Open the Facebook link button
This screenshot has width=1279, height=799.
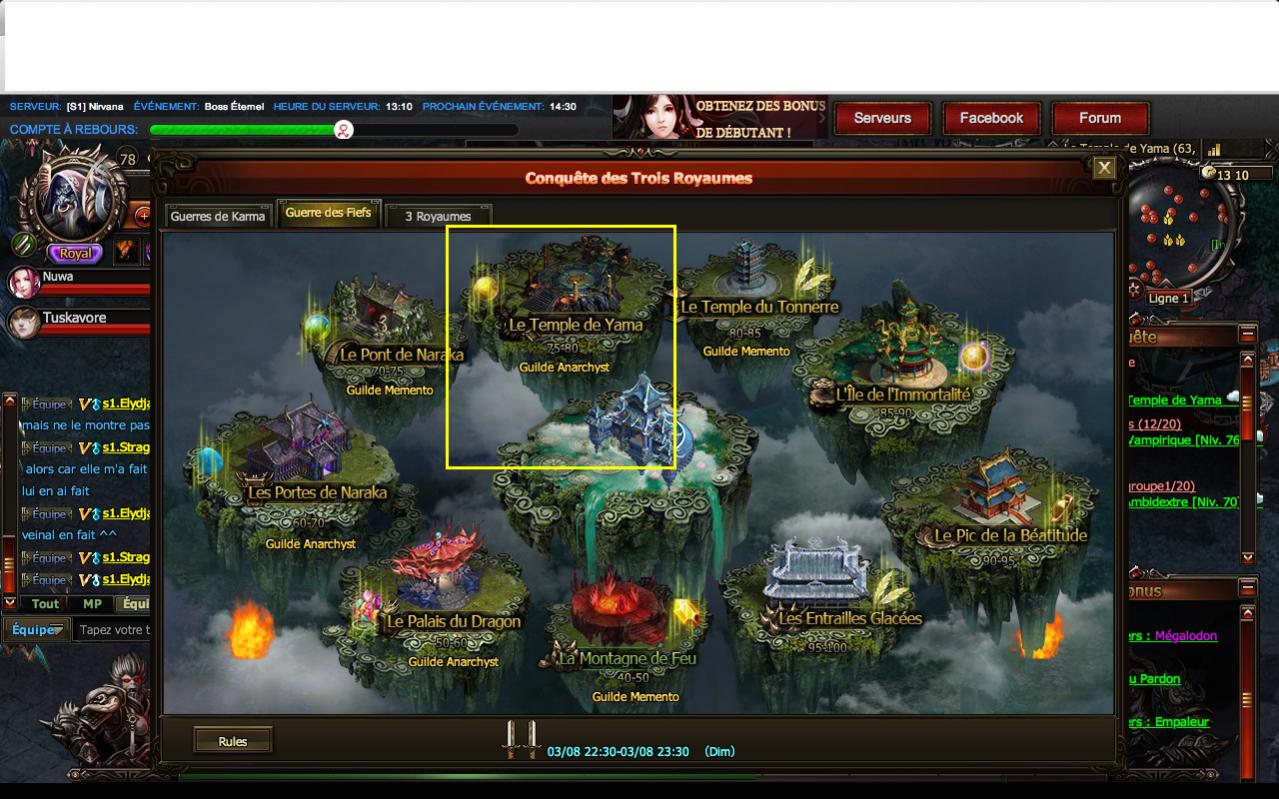[991, 118]
